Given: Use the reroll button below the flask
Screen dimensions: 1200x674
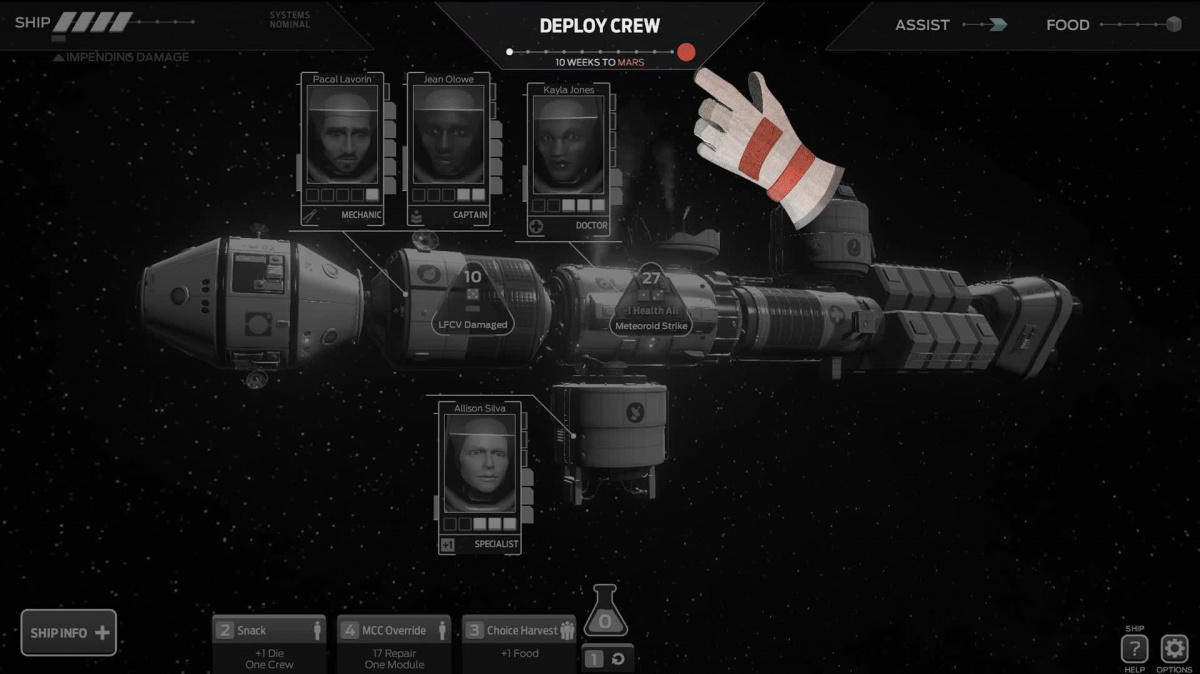Looking at the screenshot, I should click(608, 659).
